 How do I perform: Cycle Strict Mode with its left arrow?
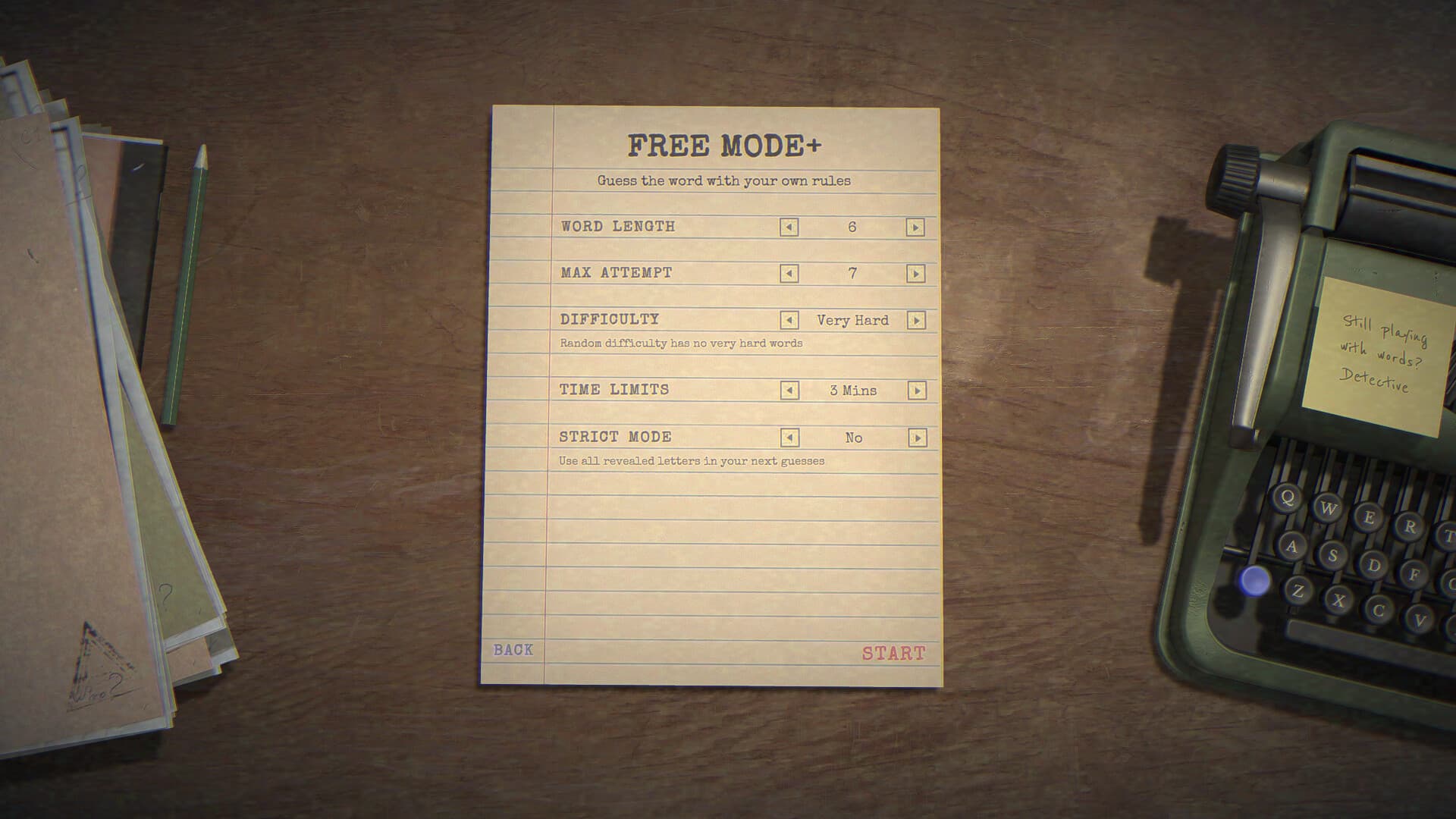pos(789,438)
